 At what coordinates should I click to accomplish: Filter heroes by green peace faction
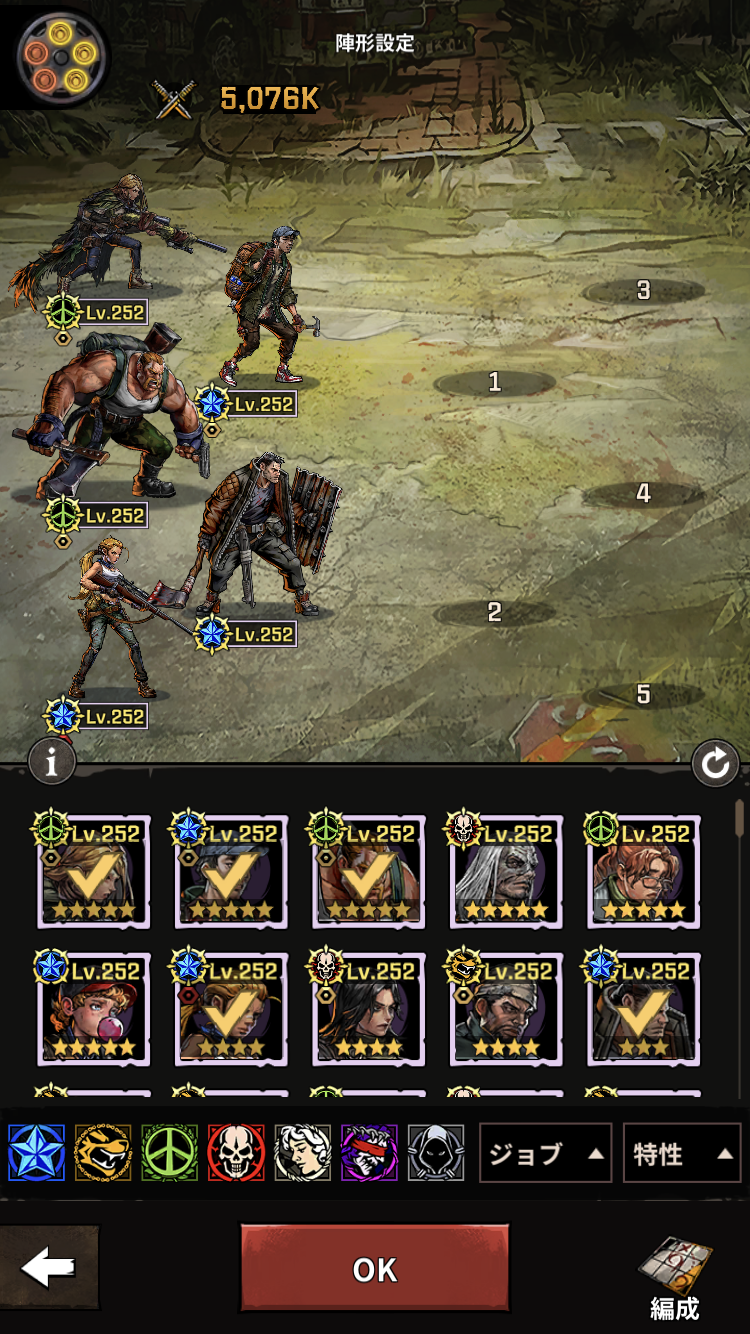click(x=170, y=1153)
